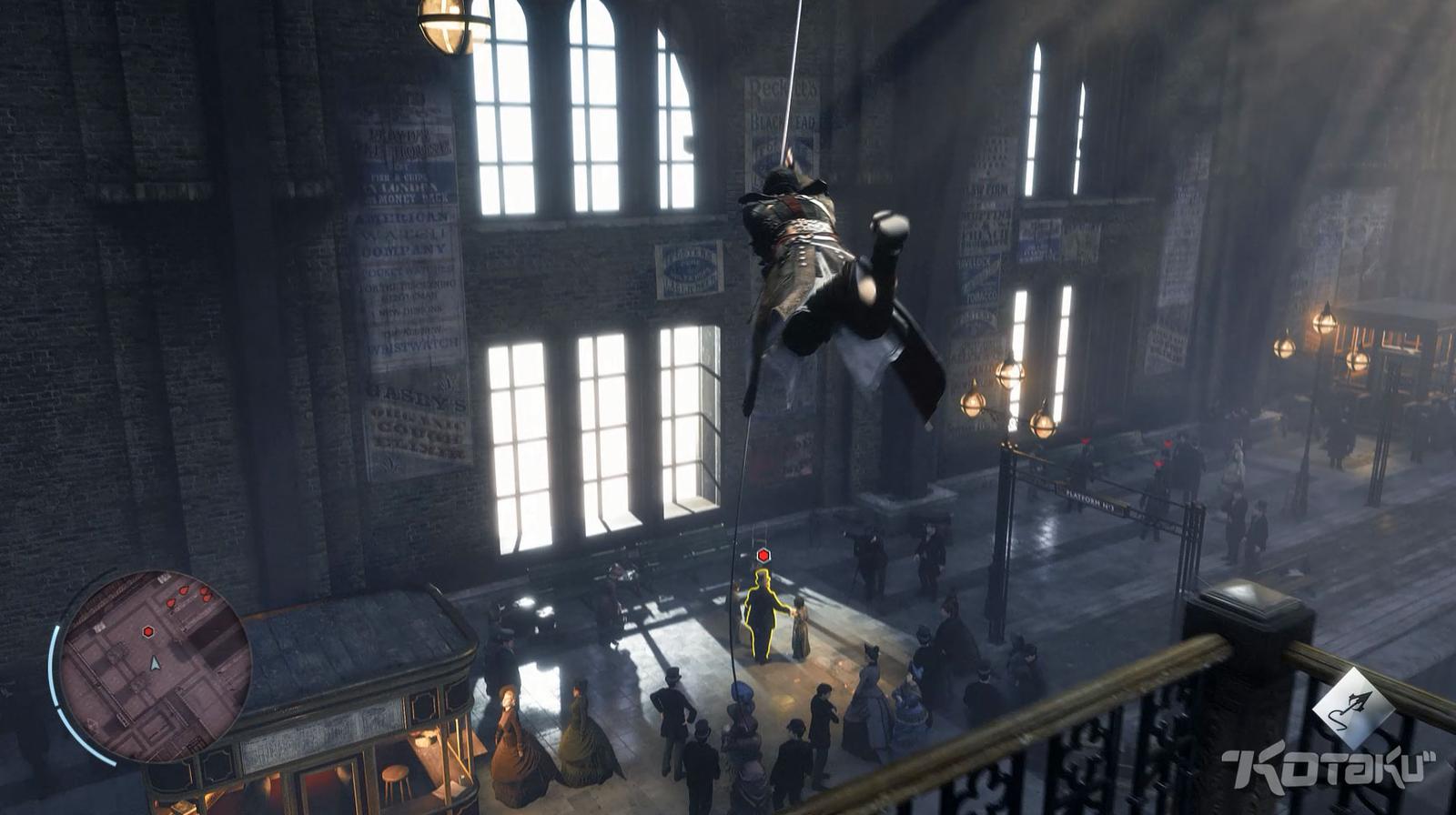
Task: Click the player arrow on the minimap
Action: [x=155, y=663]
